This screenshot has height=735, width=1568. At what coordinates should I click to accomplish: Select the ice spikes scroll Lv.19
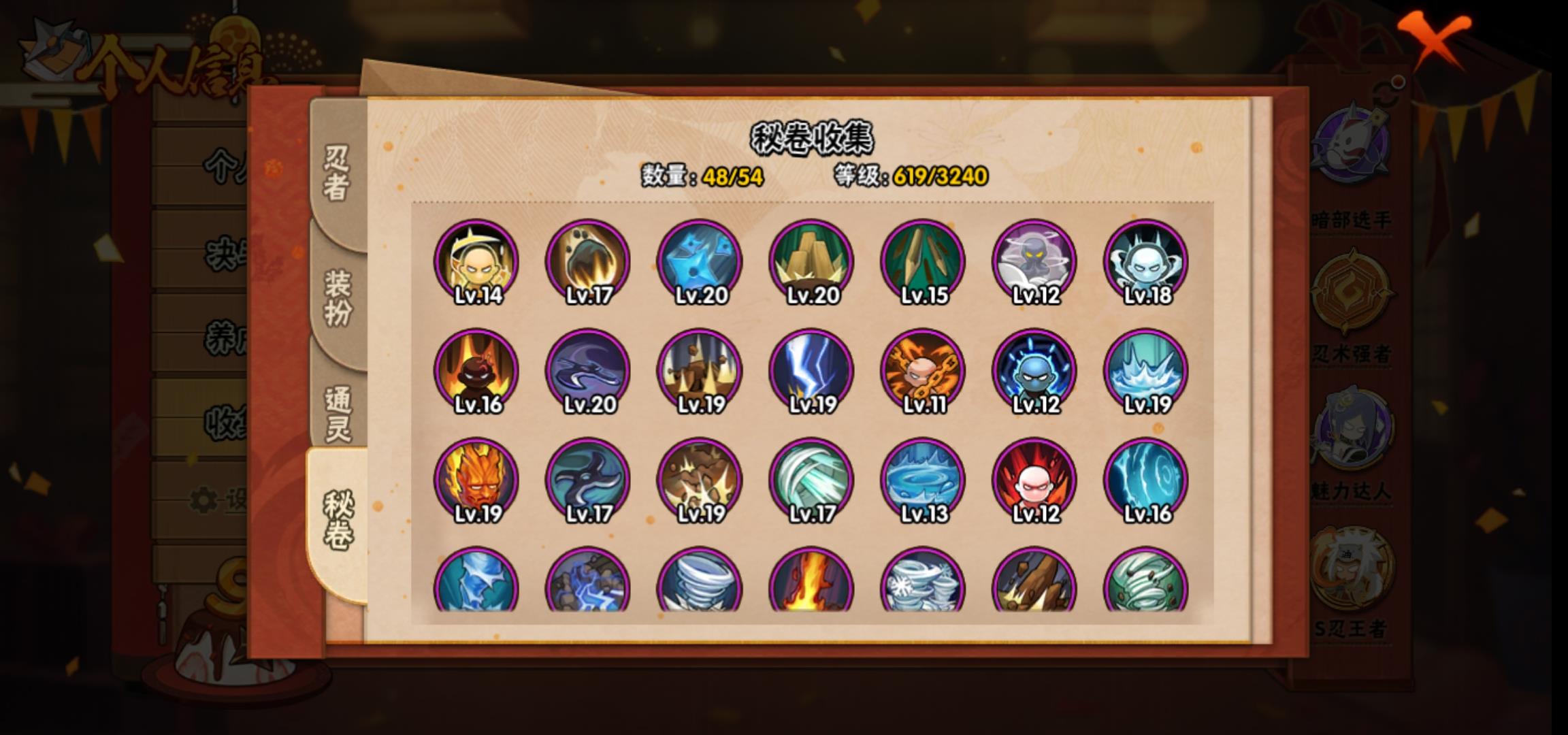click(1146, 372)
